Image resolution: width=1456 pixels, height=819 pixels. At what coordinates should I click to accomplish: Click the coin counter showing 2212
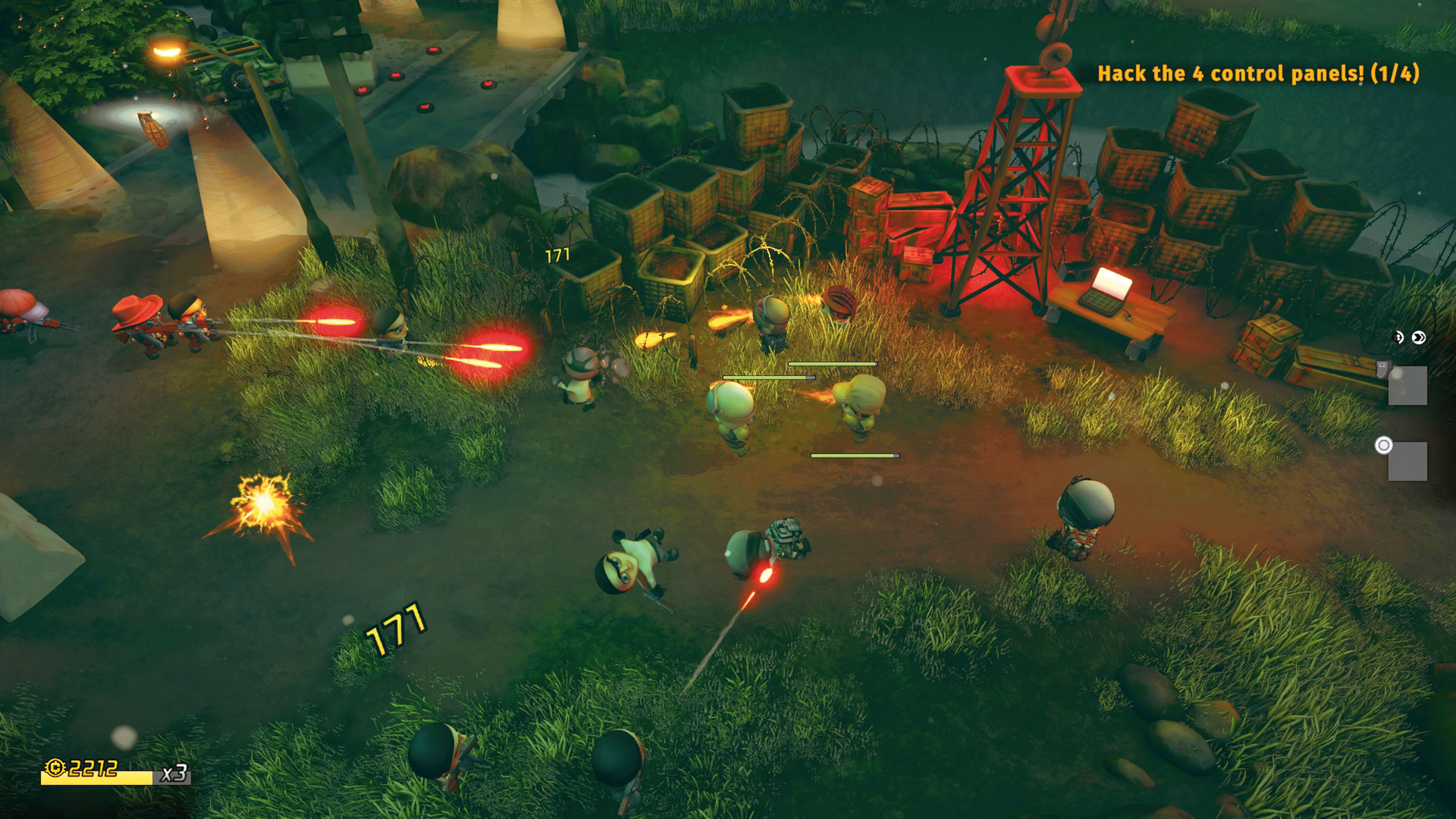[x=93, y=767]
